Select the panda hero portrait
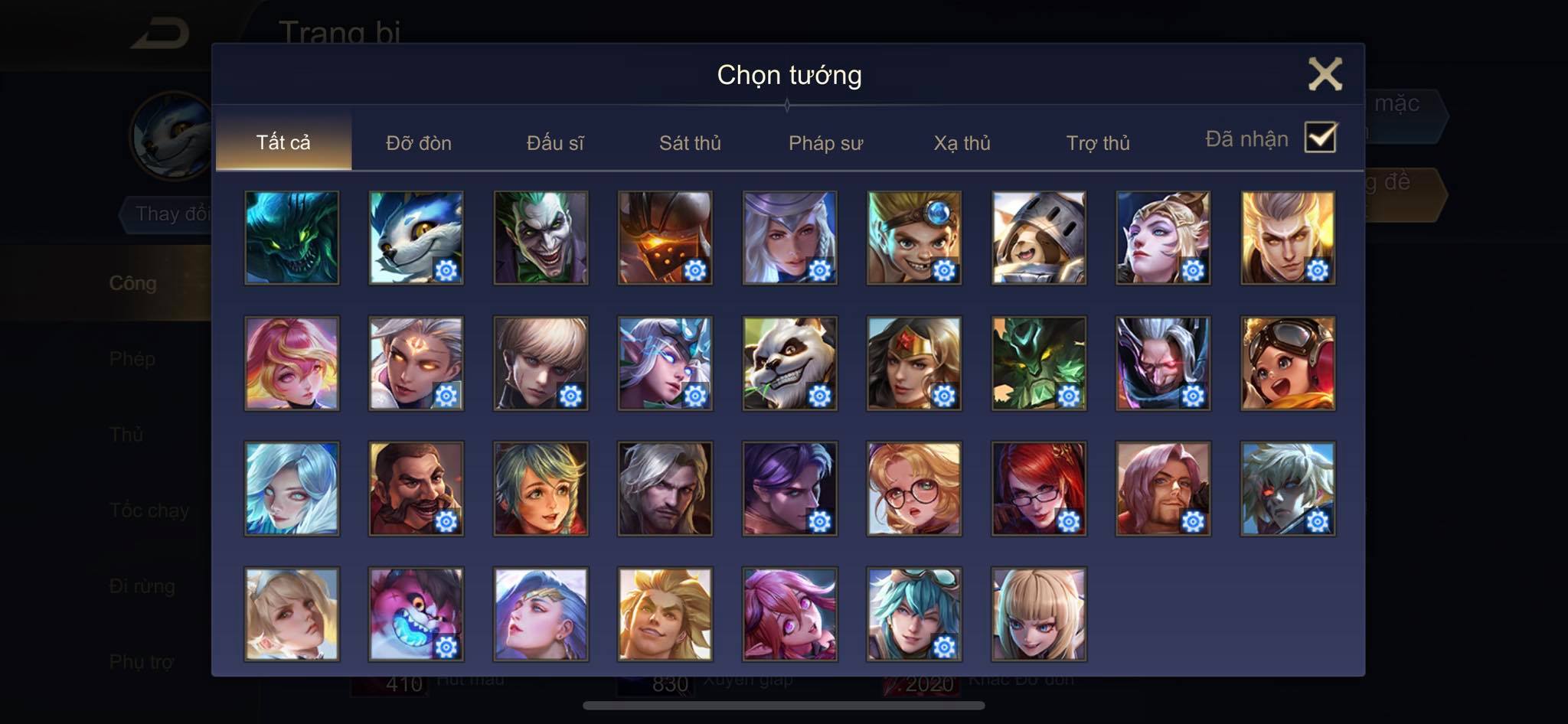Screen dimensions: 1568x724 coord(789,364)
